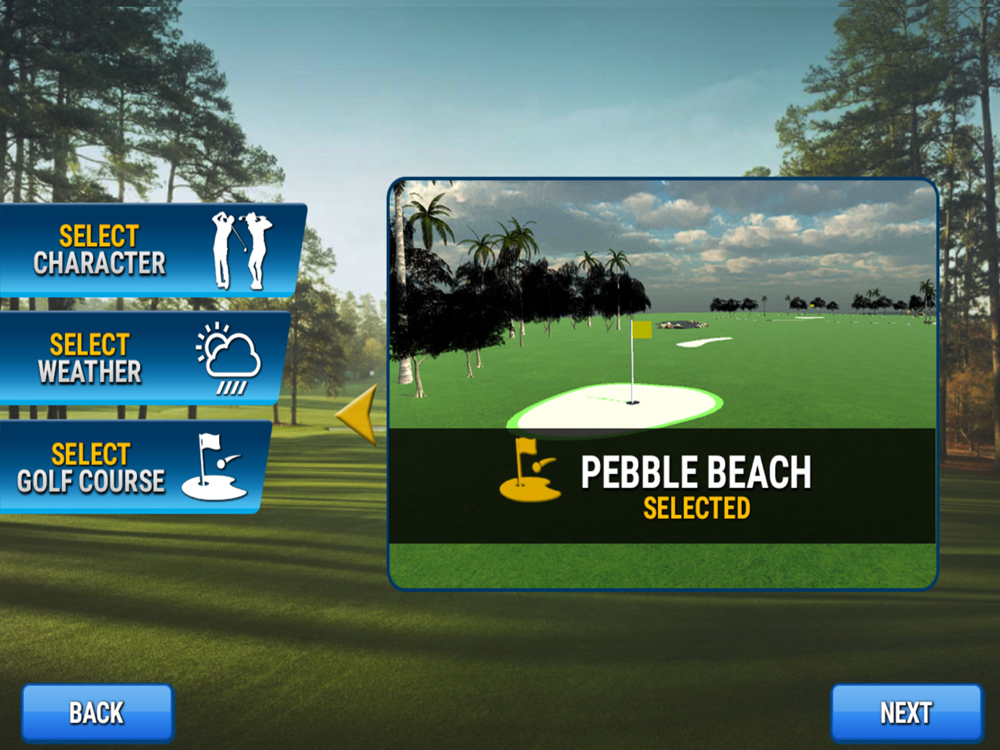Select the Pebble Beach course preview
The width and height of the screenshot is (1000, 750).
point(662,383)
